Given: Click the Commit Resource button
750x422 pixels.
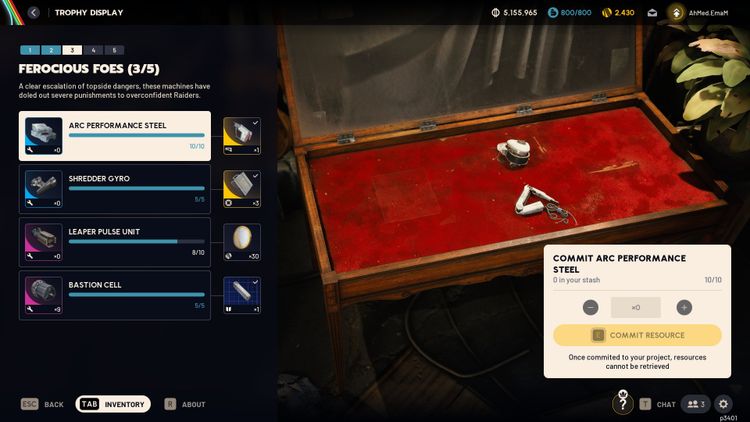Looking at the screenshot, I should click(x=637, y=335).
